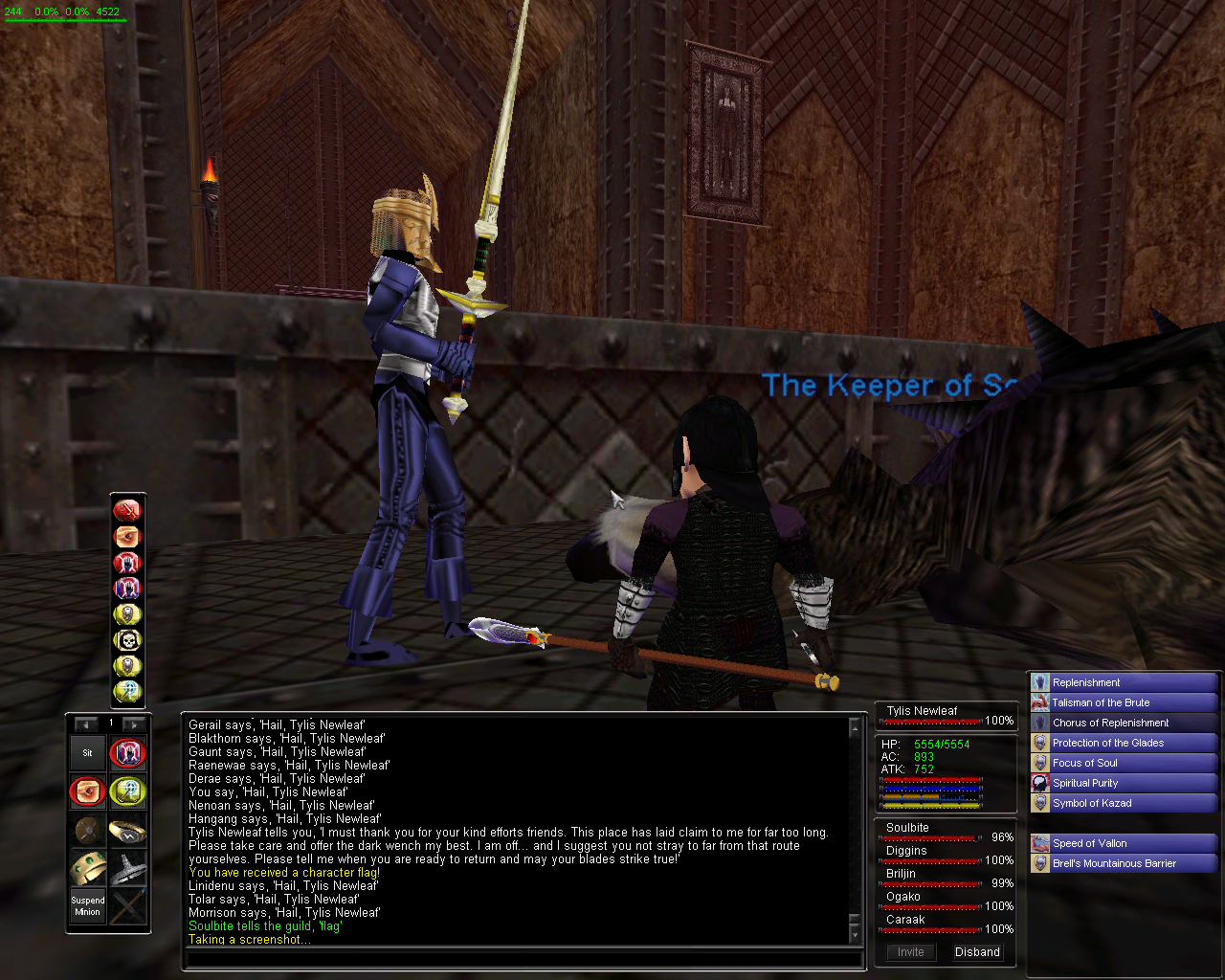This screenshot has height=980, width=1225.
Task: Target group member Ogako
Action: tap(902, 897)
